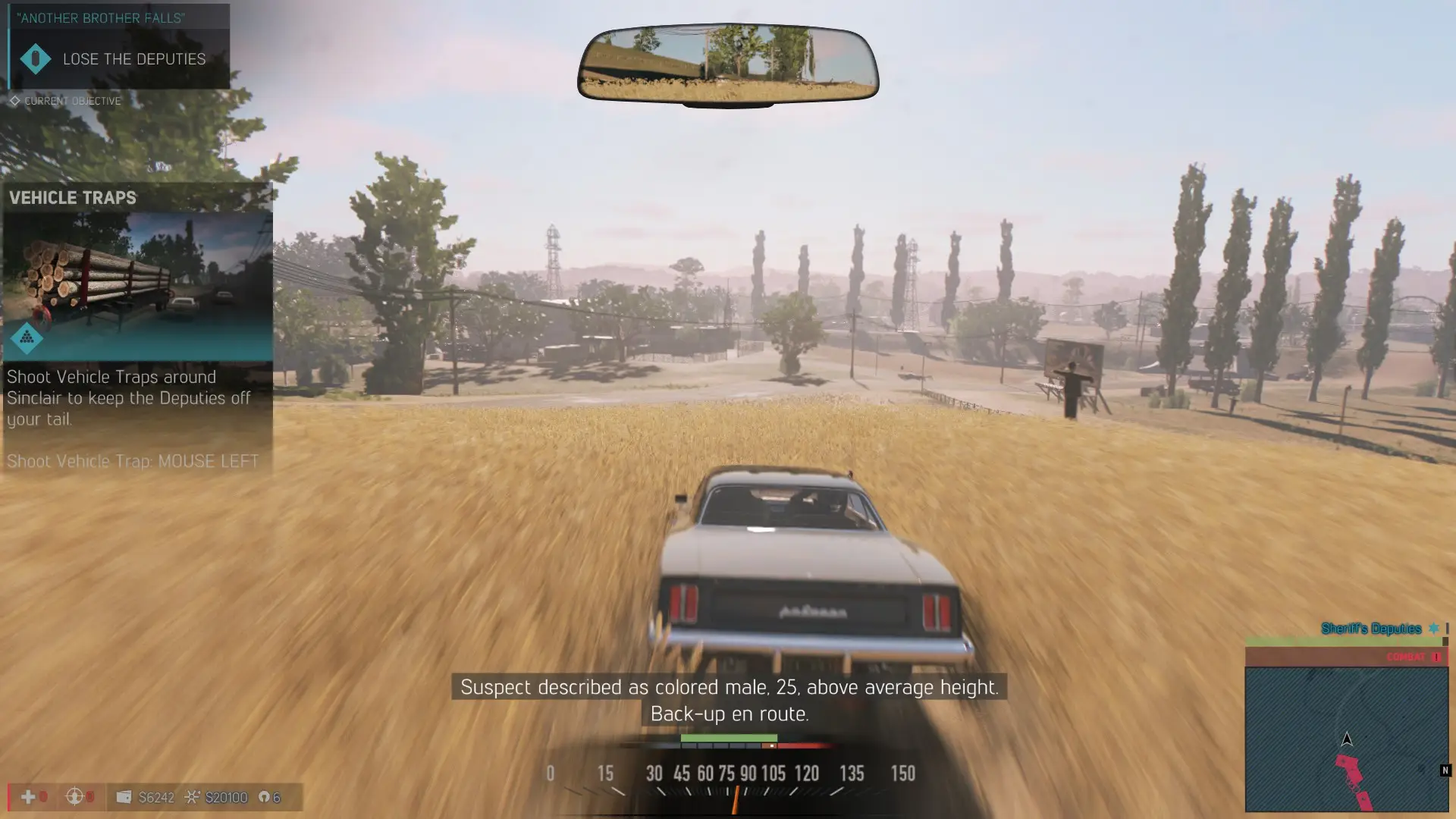Click the wallet cash icon

point(124,797)
